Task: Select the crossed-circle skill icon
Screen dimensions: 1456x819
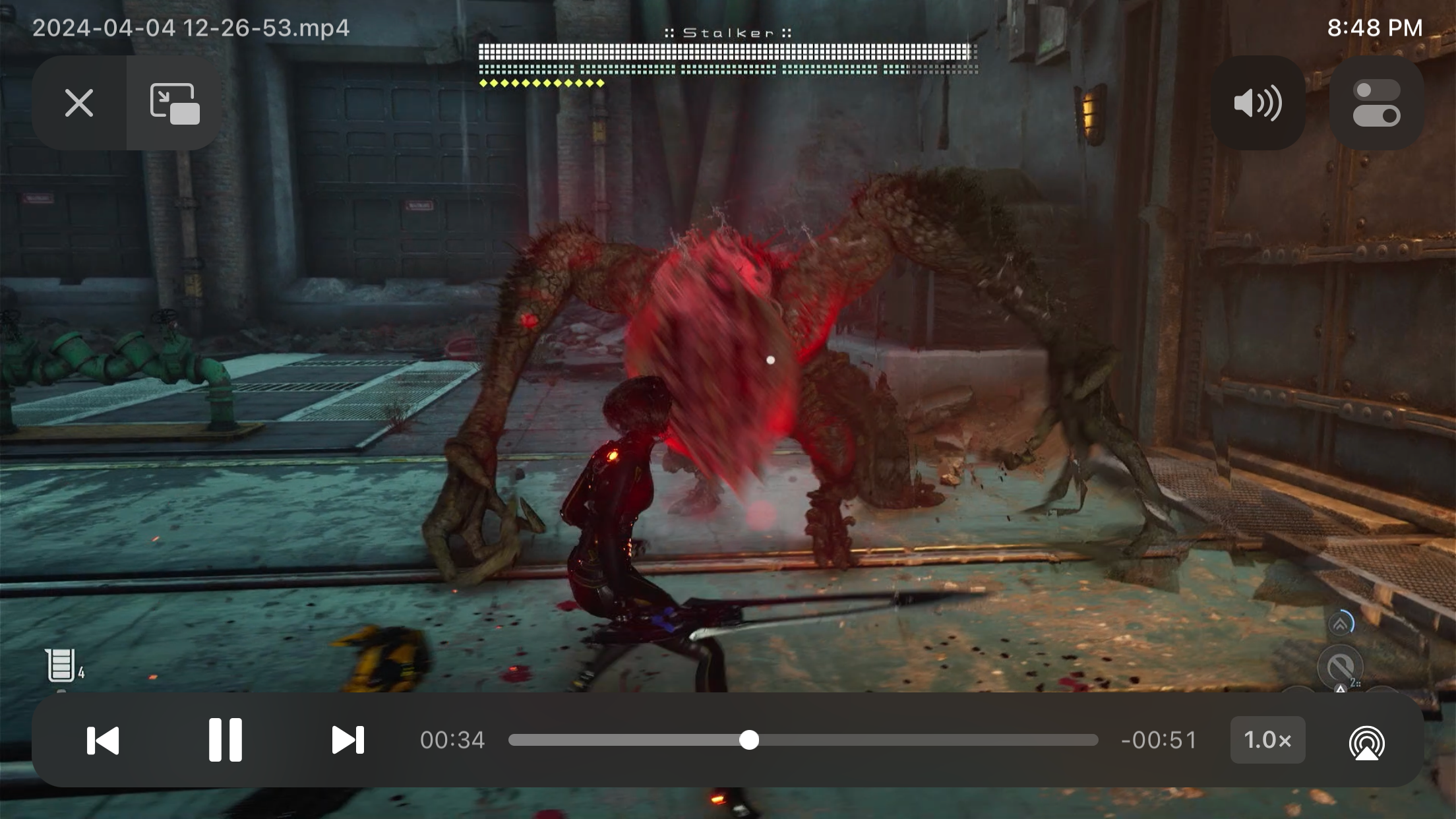Action: tap(1341, 667)
